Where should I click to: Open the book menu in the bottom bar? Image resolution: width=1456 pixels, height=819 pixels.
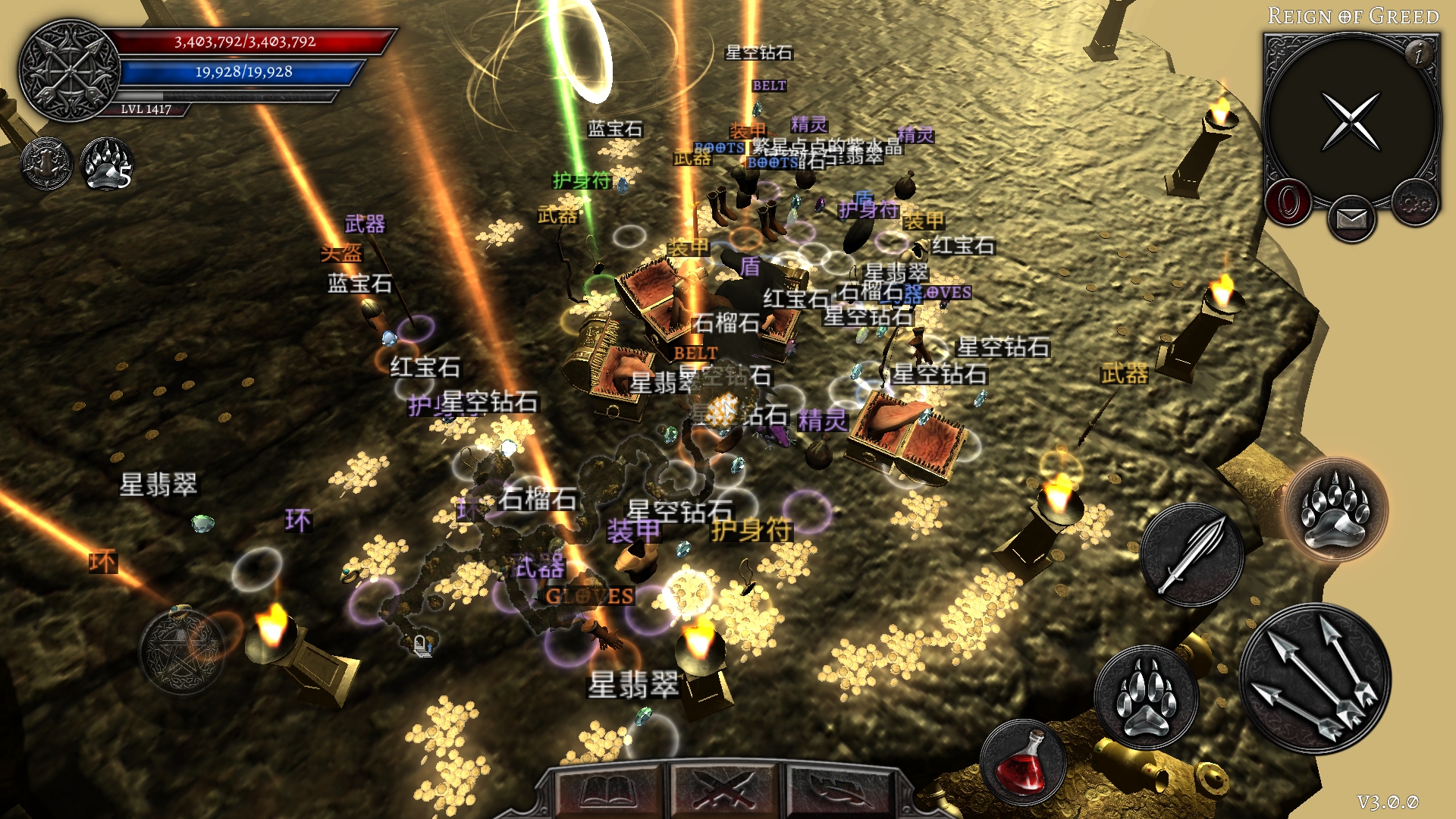[608, 792]
